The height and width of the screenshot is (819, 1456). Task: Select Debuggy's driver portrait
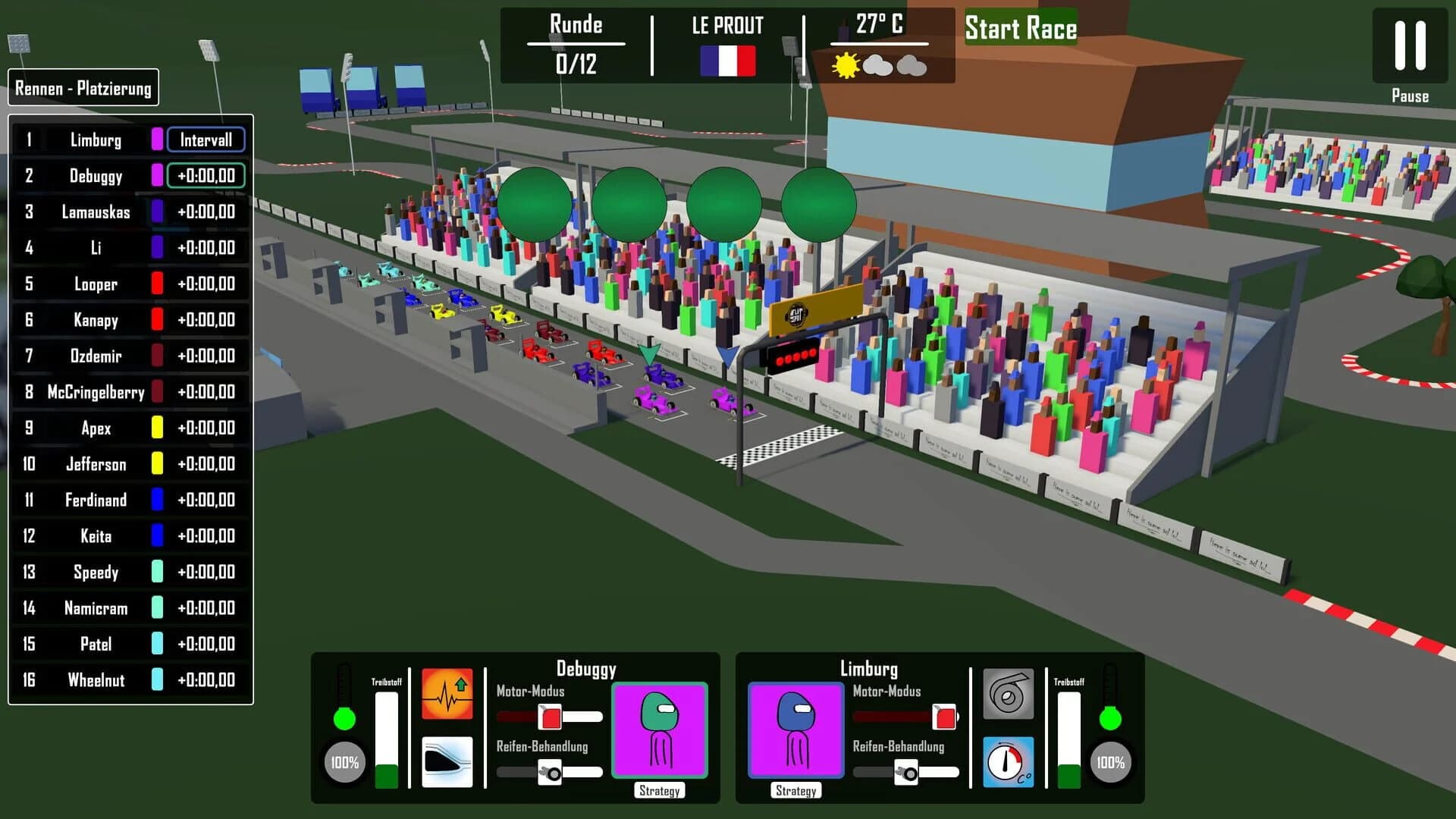pyautogui.click(x=659, y=729)
